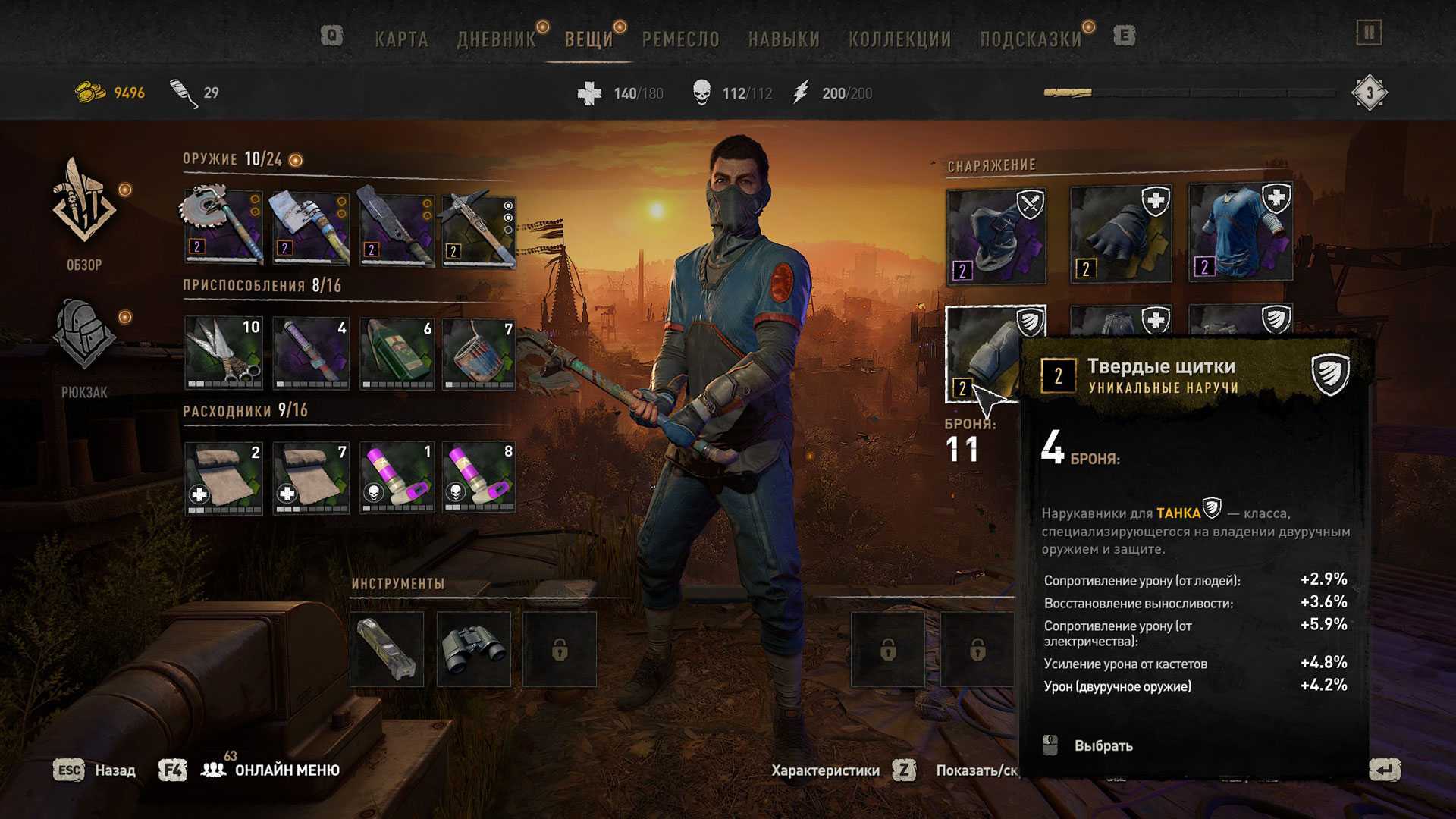Image resolution: width=1456 pixels, height=819 pixels.
Task: Click Назад to go back
Action: point(115,770)
